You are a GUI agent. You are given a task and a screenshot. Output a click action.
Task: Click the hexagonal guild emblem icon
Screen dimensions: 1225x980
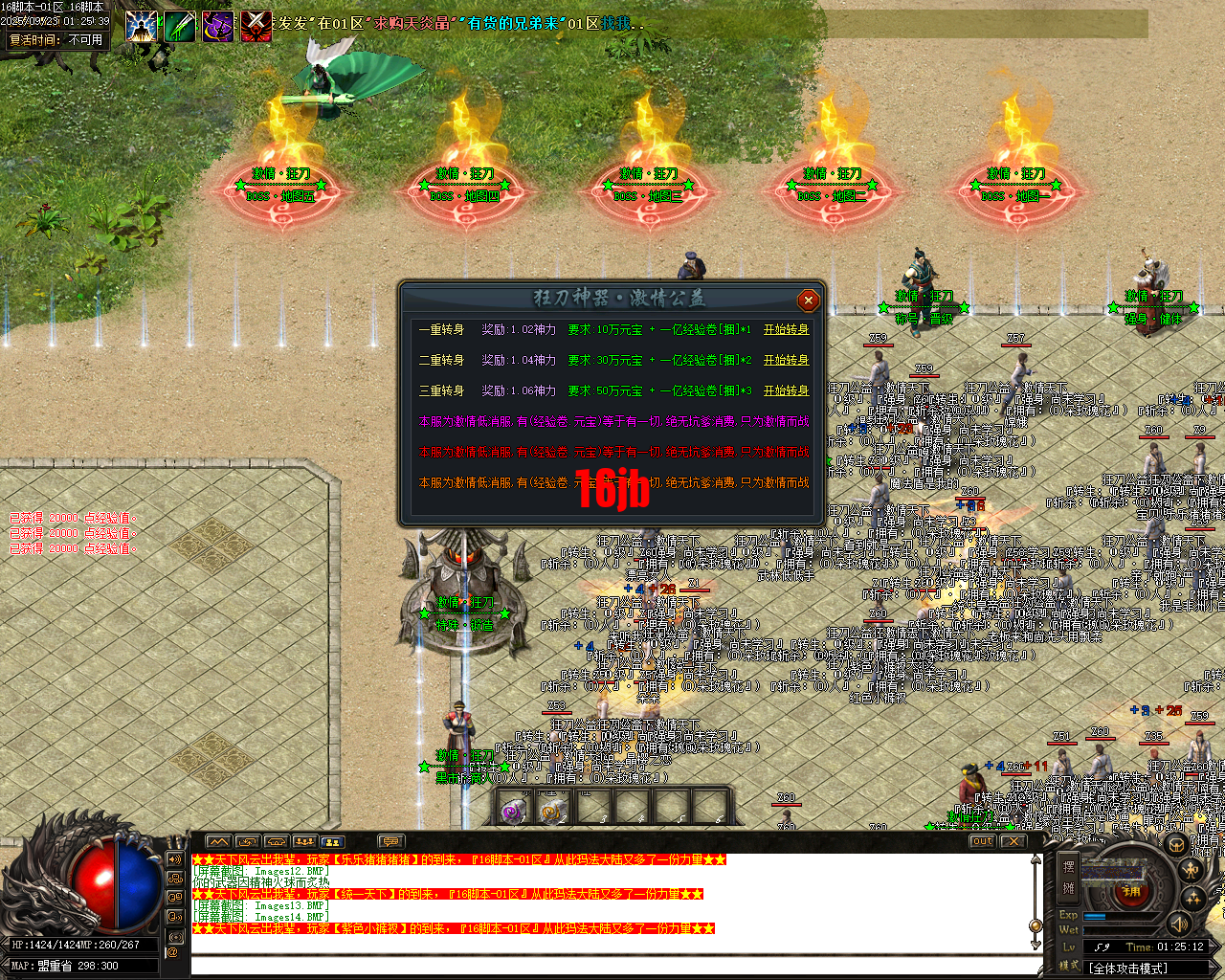(1177, 844)
